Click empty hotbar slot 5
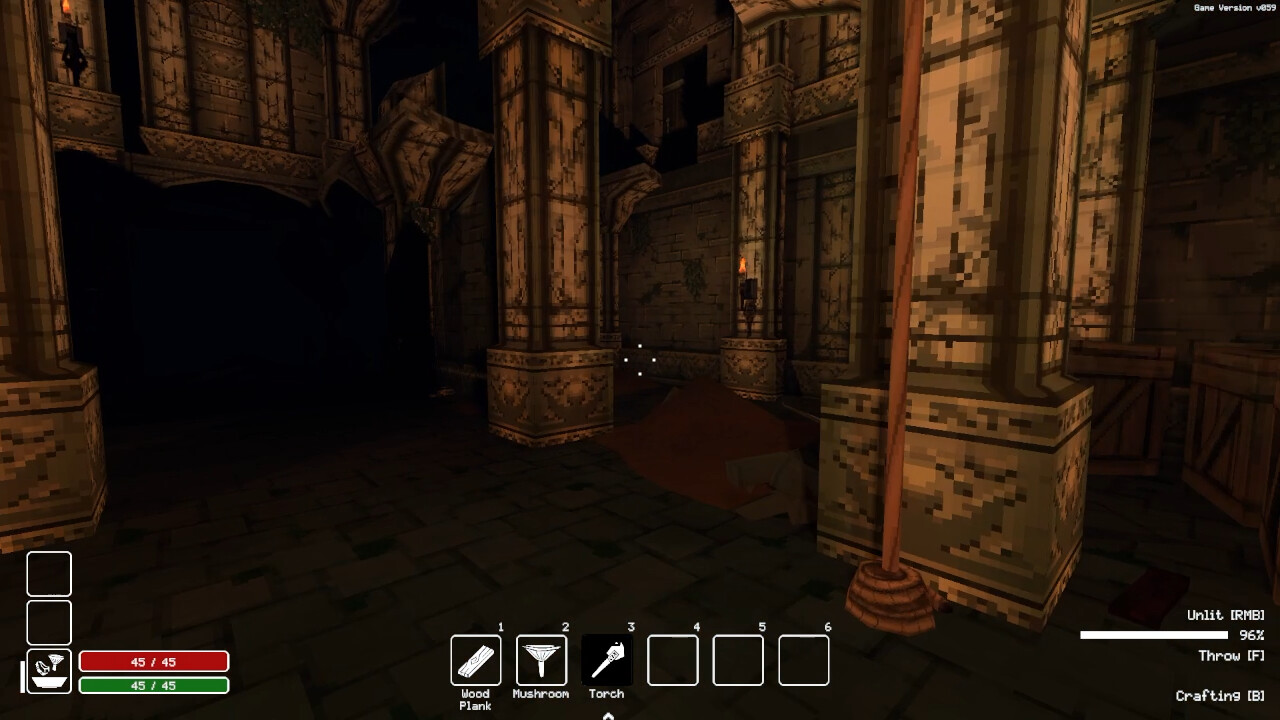This screenshot has width=1280, height=720. pos(738,659)
